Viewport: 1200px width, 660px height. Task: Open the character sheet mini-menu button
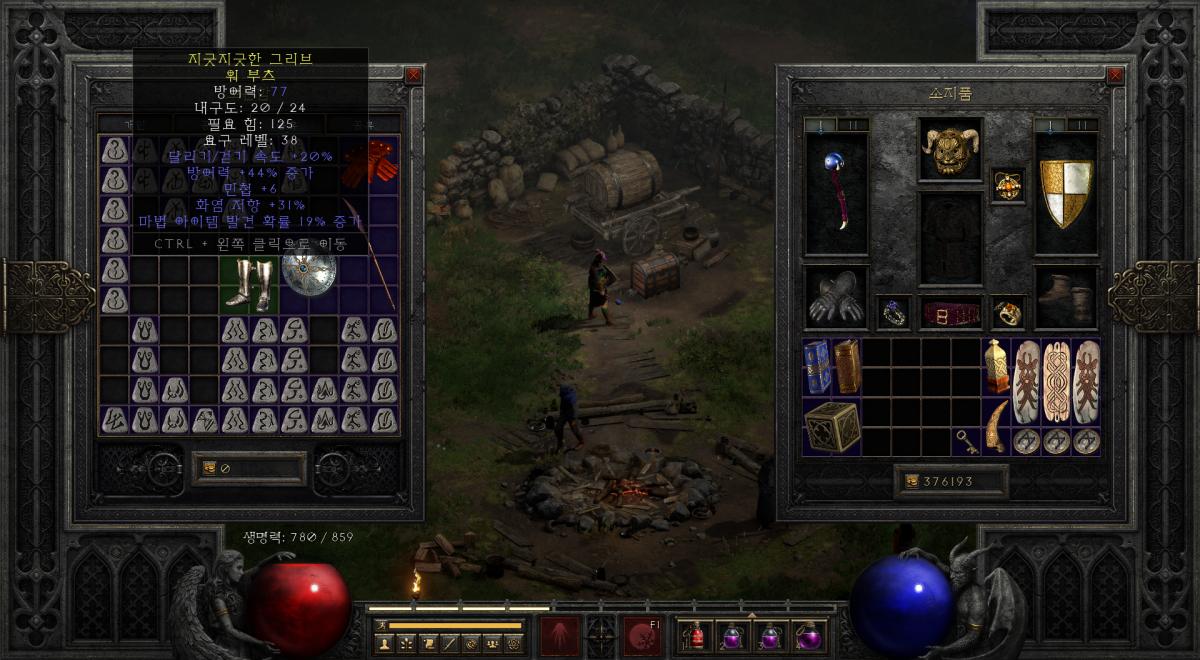[384, 642]
